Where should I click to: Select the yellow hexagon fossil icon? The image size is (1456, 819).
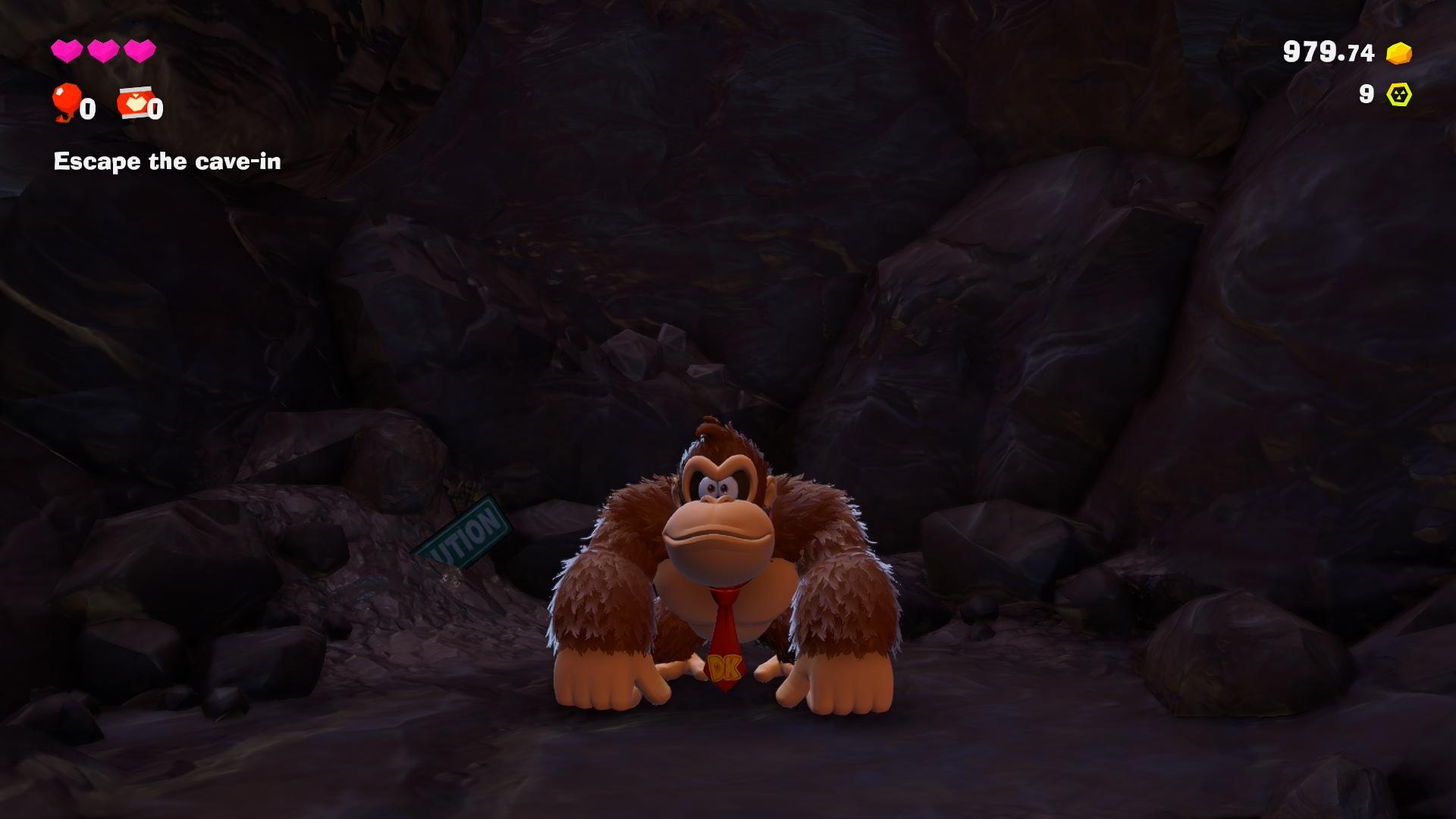(x=1398, y=94)
